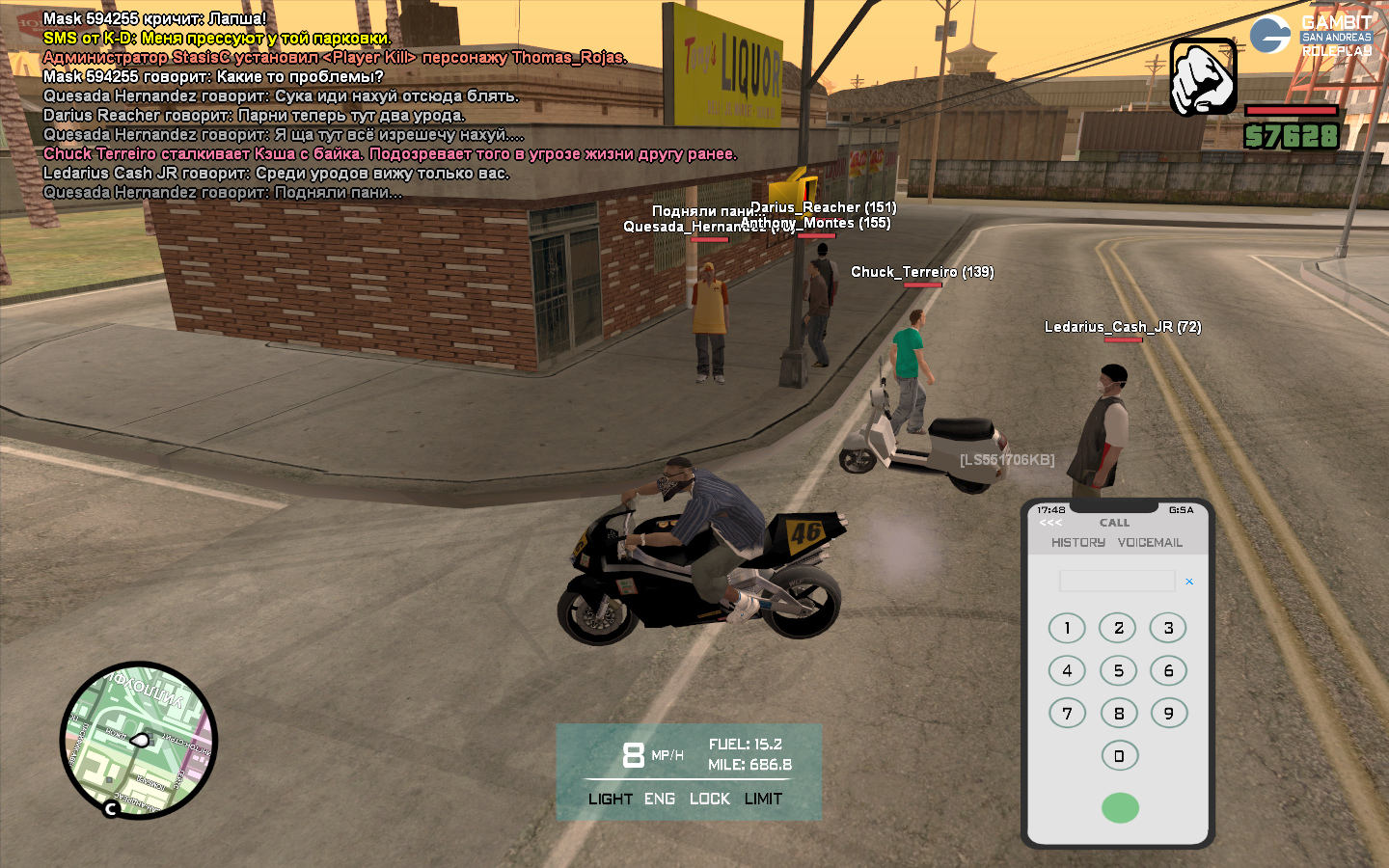Switch to the VOICEMAIL tab

click(1150, 543)
